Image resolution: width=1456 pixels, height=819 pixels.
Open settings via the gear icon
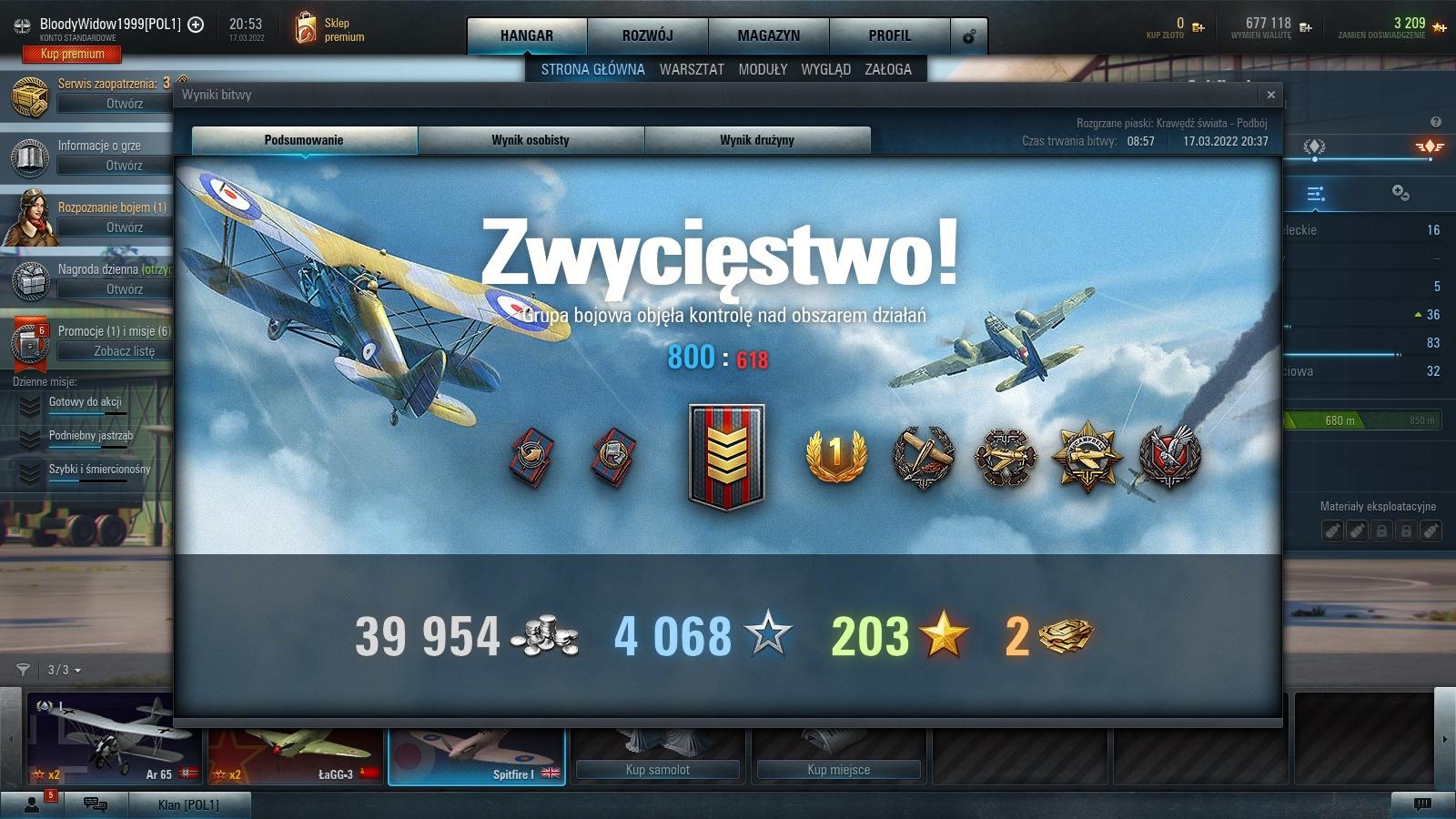click(969, 36)
